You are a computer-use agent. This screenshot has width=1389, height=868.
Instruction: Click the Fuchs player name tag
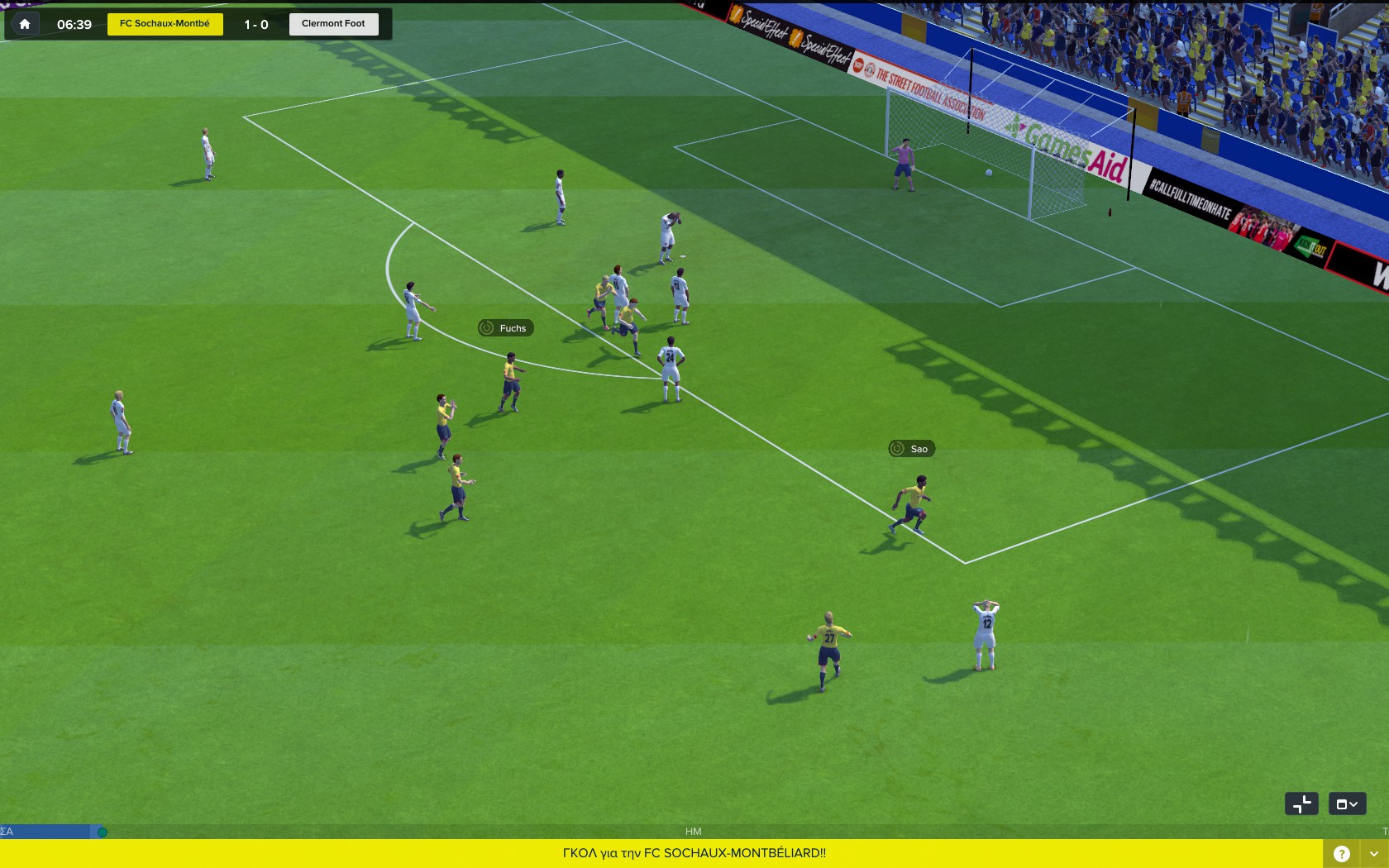pyautogui.click(x=505, y=328)
